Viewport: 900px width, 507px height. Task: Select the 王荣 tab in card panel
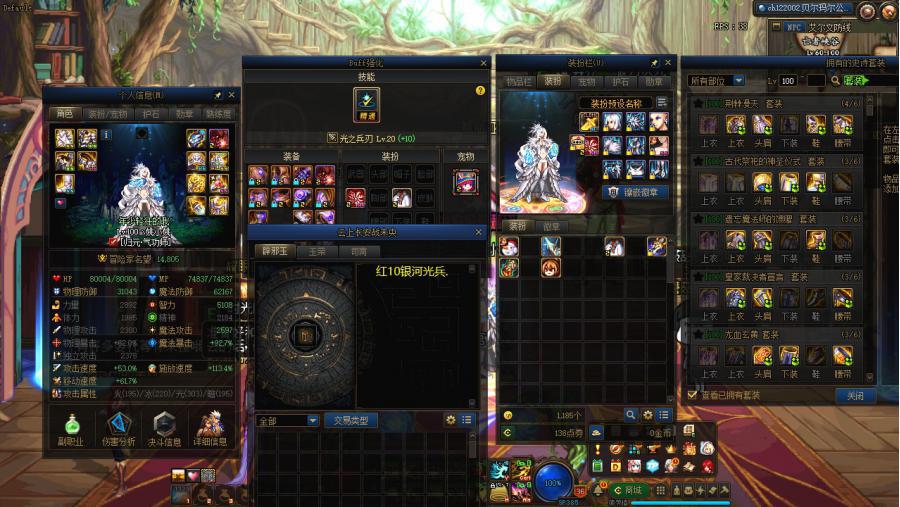[x=316, y=251]
